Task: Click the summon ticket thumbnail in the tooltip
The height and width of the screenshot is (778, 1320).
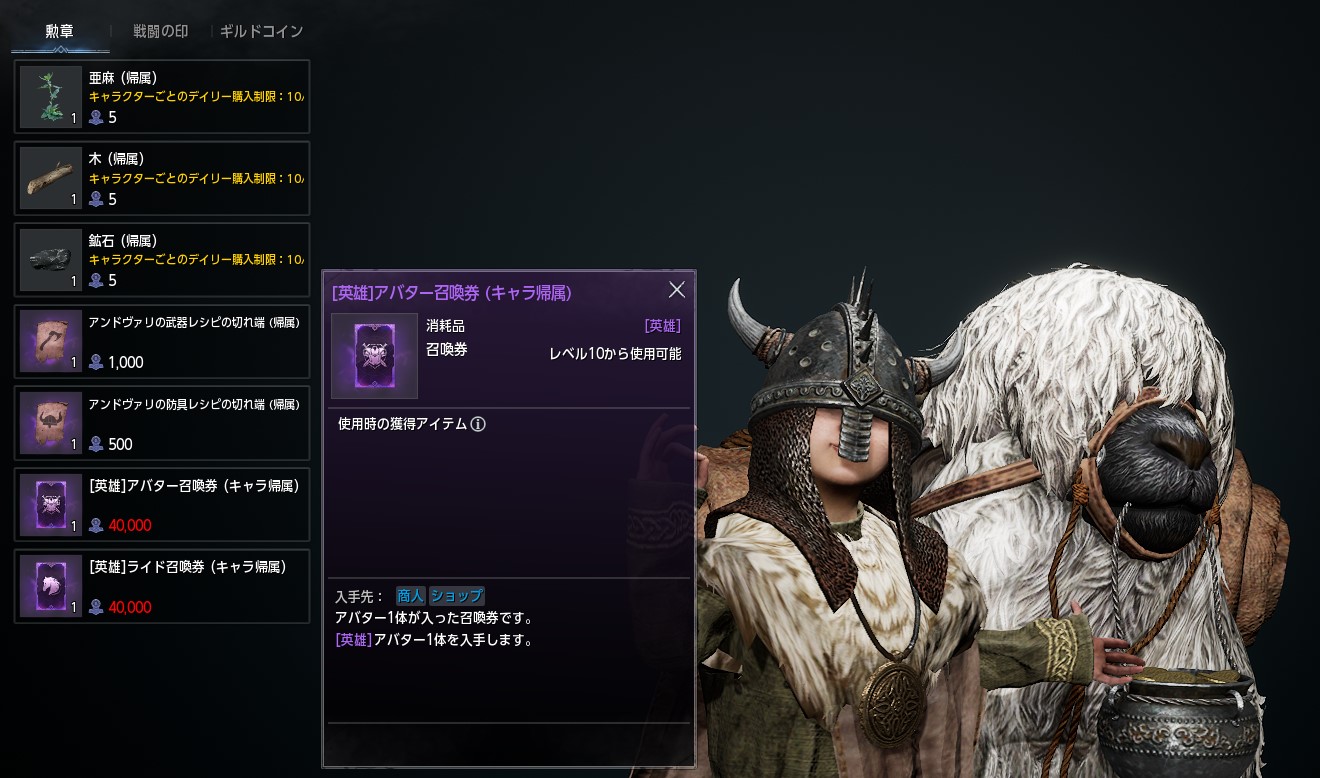Action: (374, 355)
